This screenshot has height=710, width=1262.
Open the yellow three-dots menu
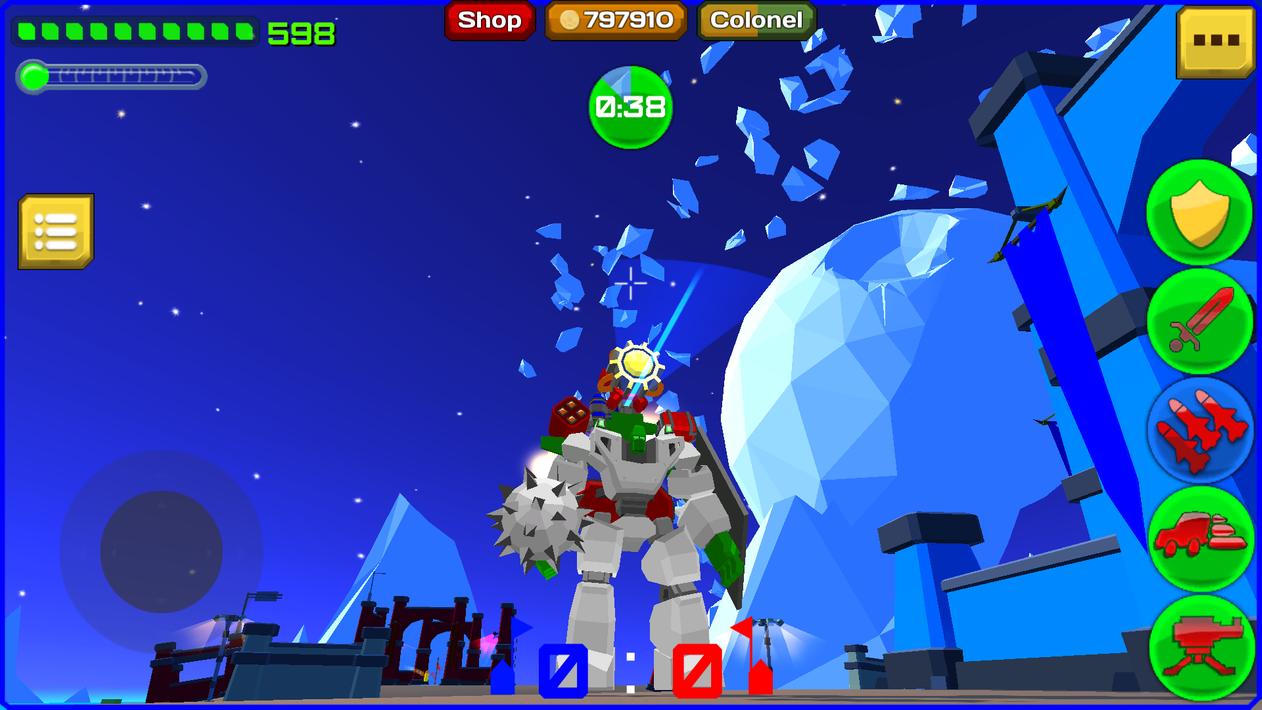[x=1215, y=42]
